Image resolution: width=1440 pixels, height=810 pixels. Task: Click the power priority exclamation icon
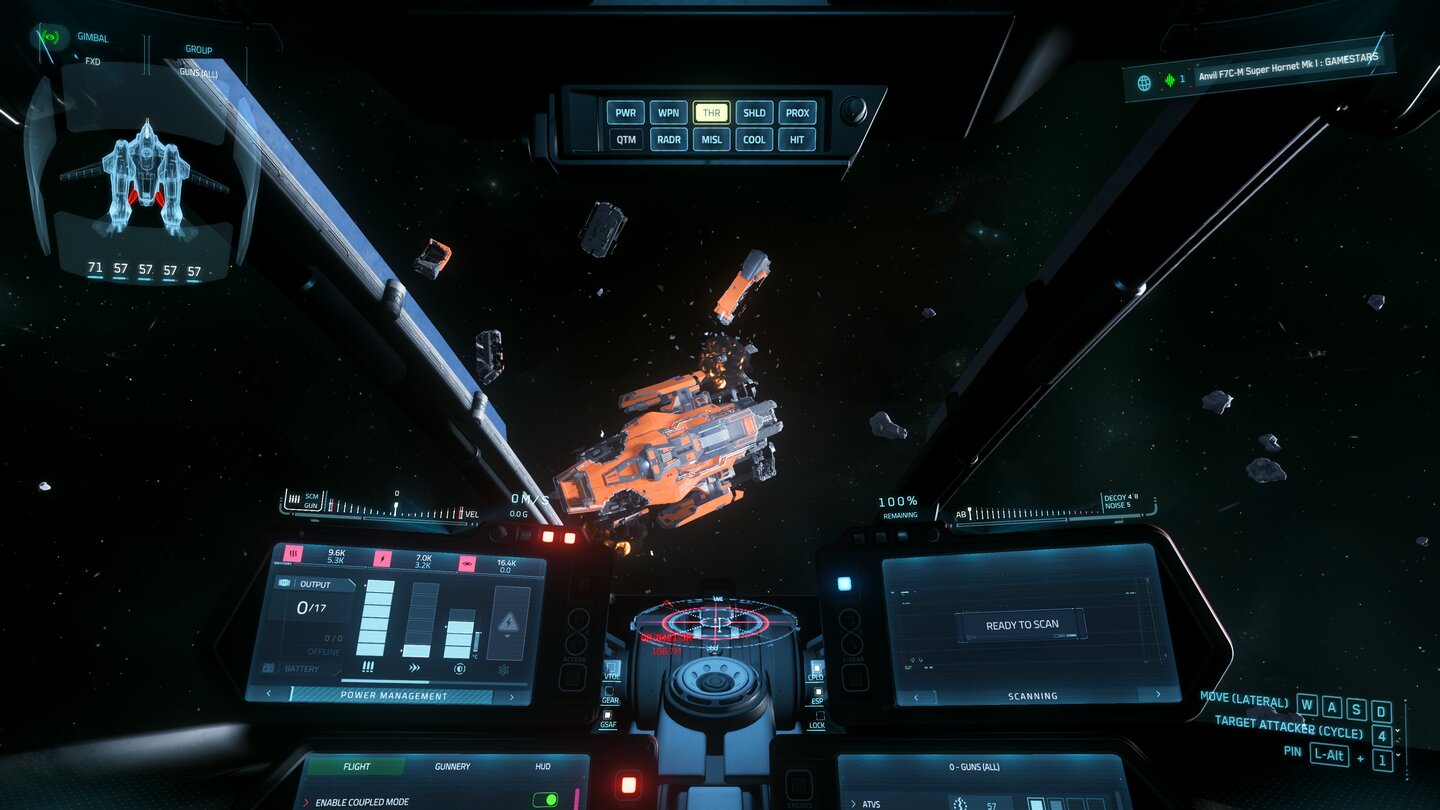pyautogui.click(x=368, y=667)
